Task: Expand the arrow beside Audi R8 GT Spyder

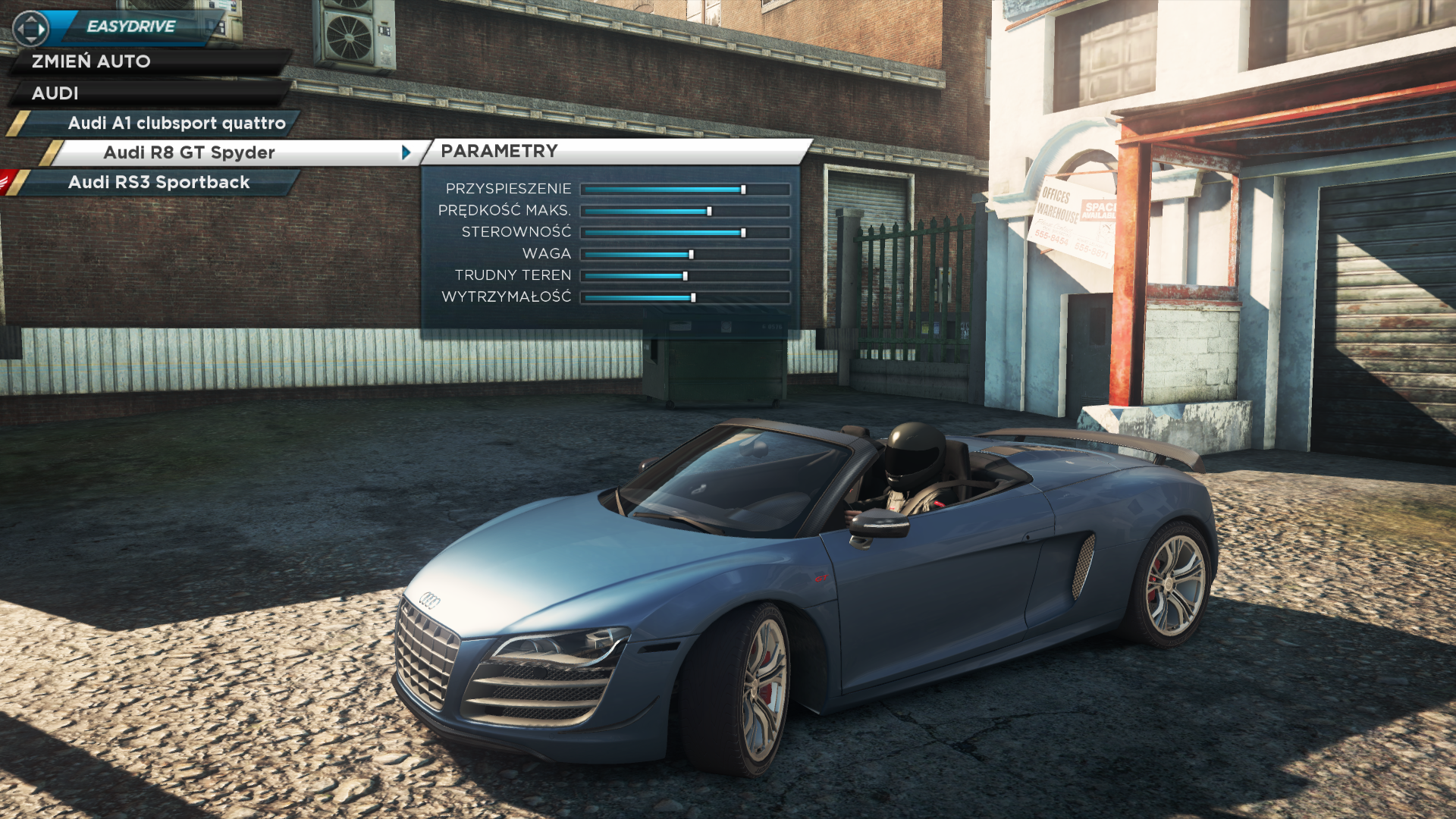Action: click(406, 152)
